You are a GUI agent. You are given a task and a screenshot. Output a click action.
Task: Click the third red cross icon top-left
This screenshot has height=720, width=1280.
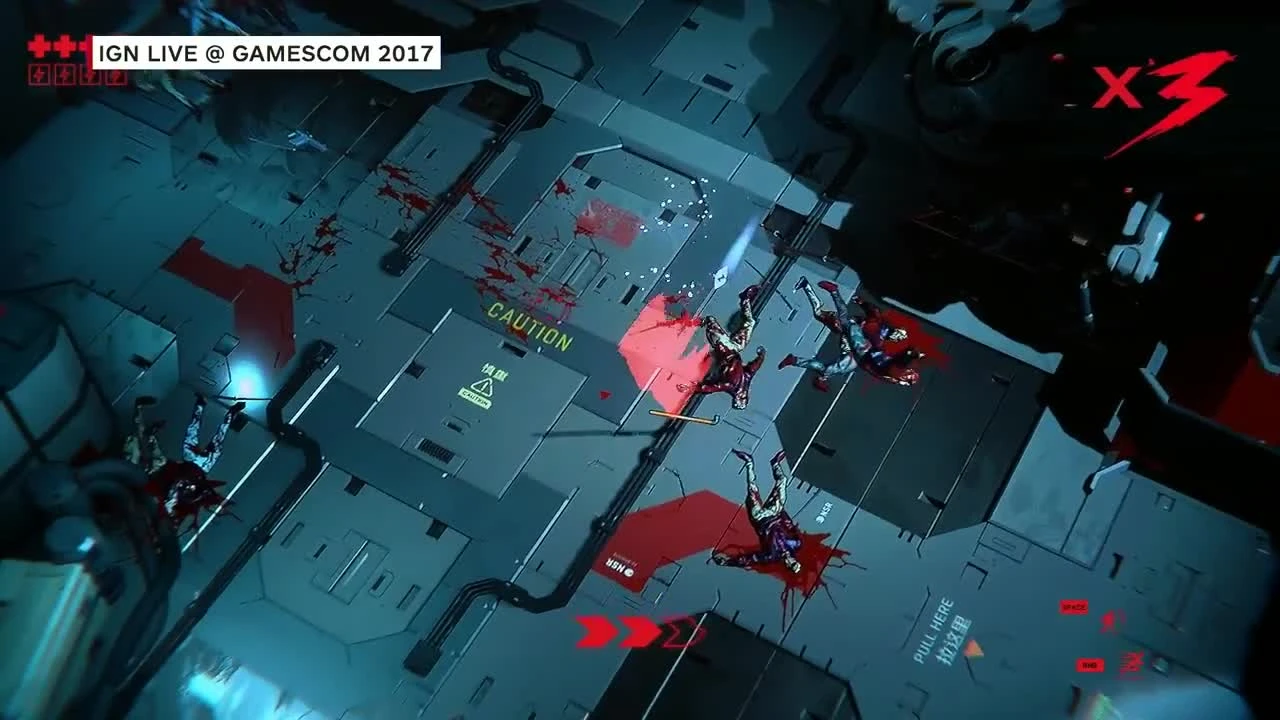[86, 45]
